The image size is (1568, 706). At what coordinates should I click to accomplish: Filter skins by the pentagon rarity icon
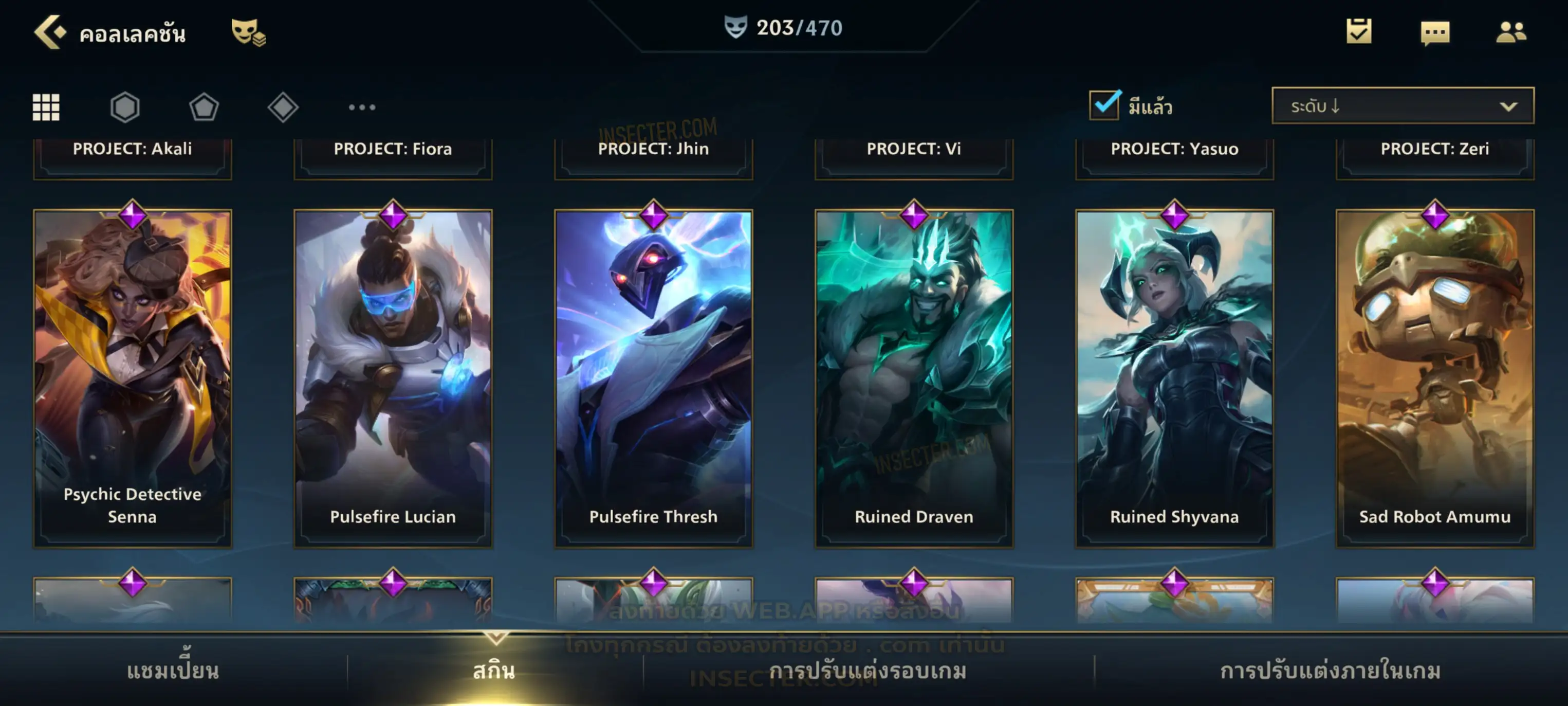[204, 107]
